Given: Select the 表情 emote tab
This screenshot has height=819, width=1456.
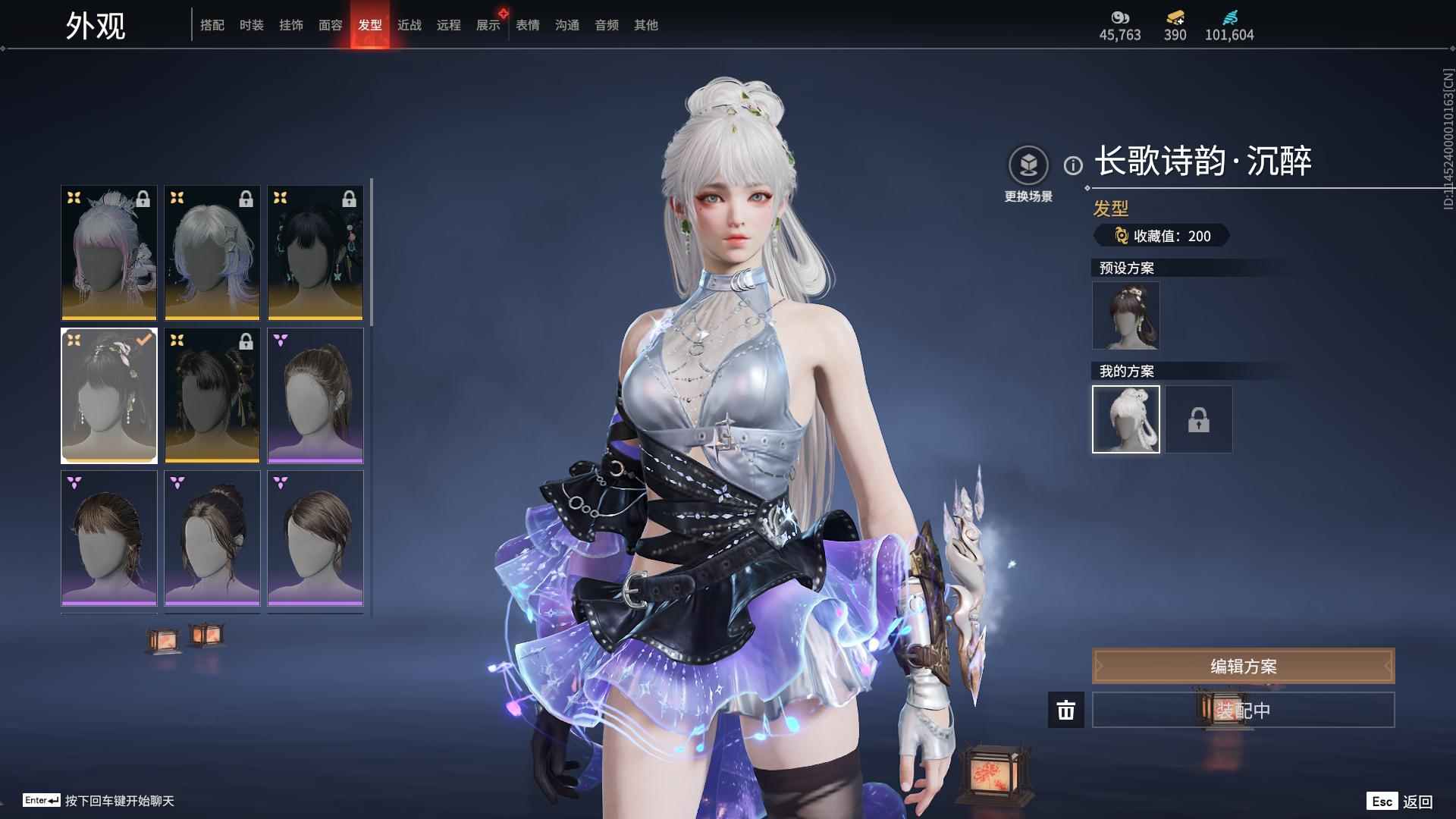Looking at the screenshot, I should pos(528,25).
